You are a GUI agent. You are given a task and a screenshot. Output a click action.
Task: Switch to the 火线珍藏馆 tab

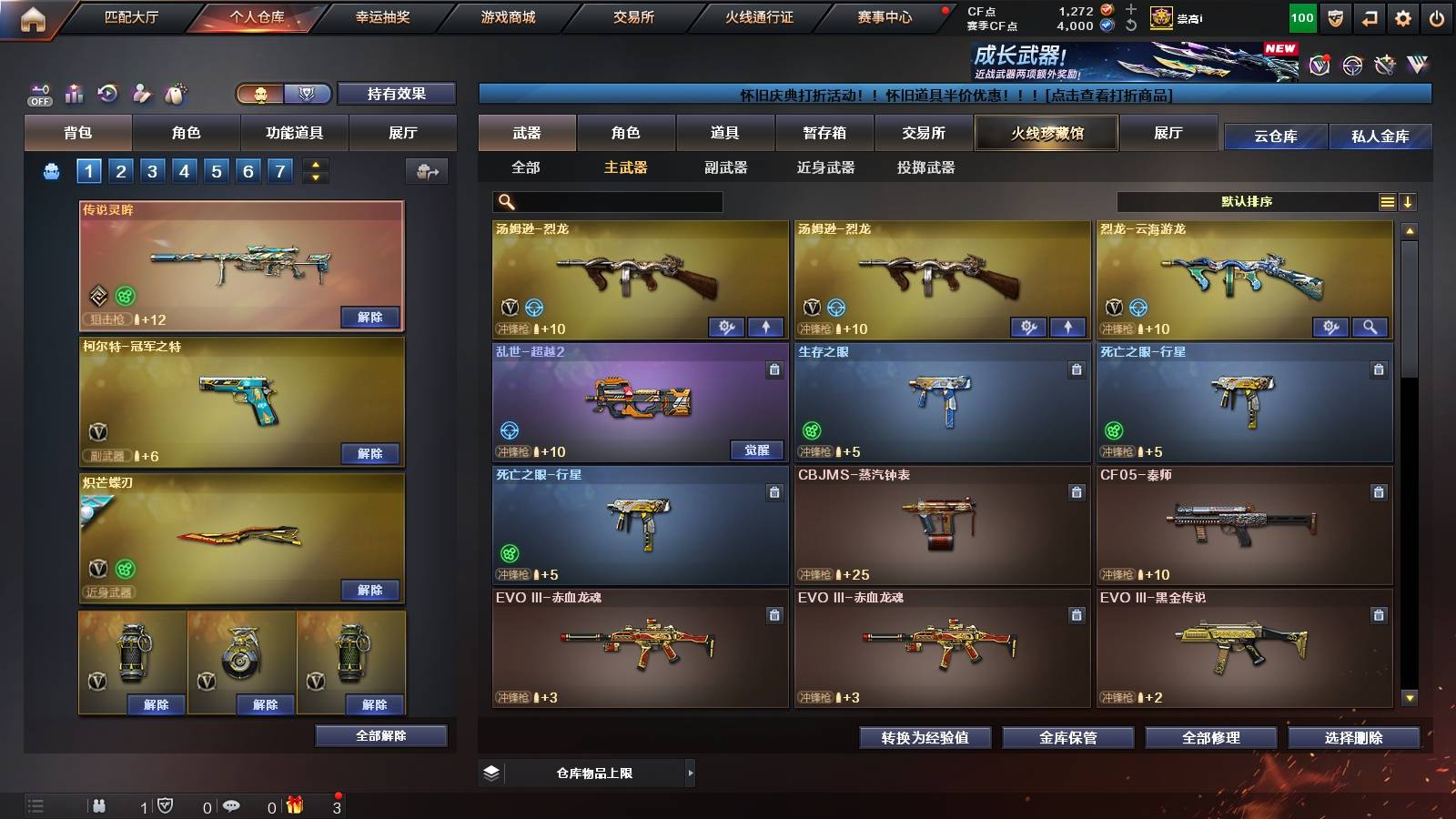tap(1046, 133)
